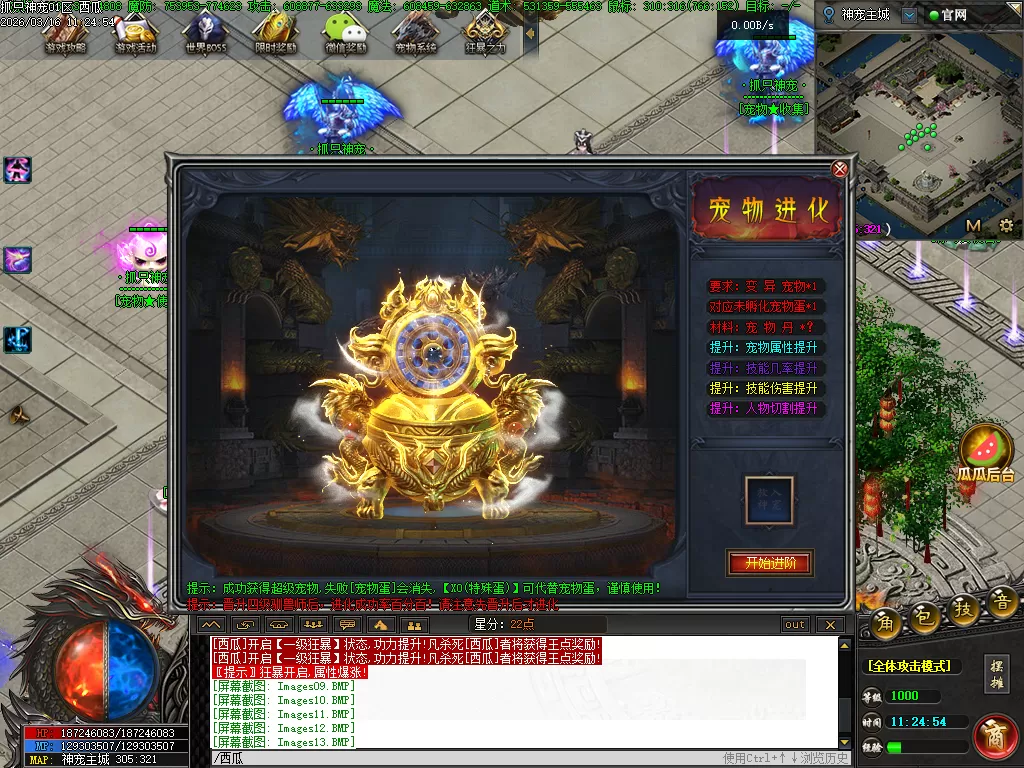Open the 微信奖励 WeChat rewards icon
Image resolution: width=1024 pixels, height=768 pixels.
345,35
